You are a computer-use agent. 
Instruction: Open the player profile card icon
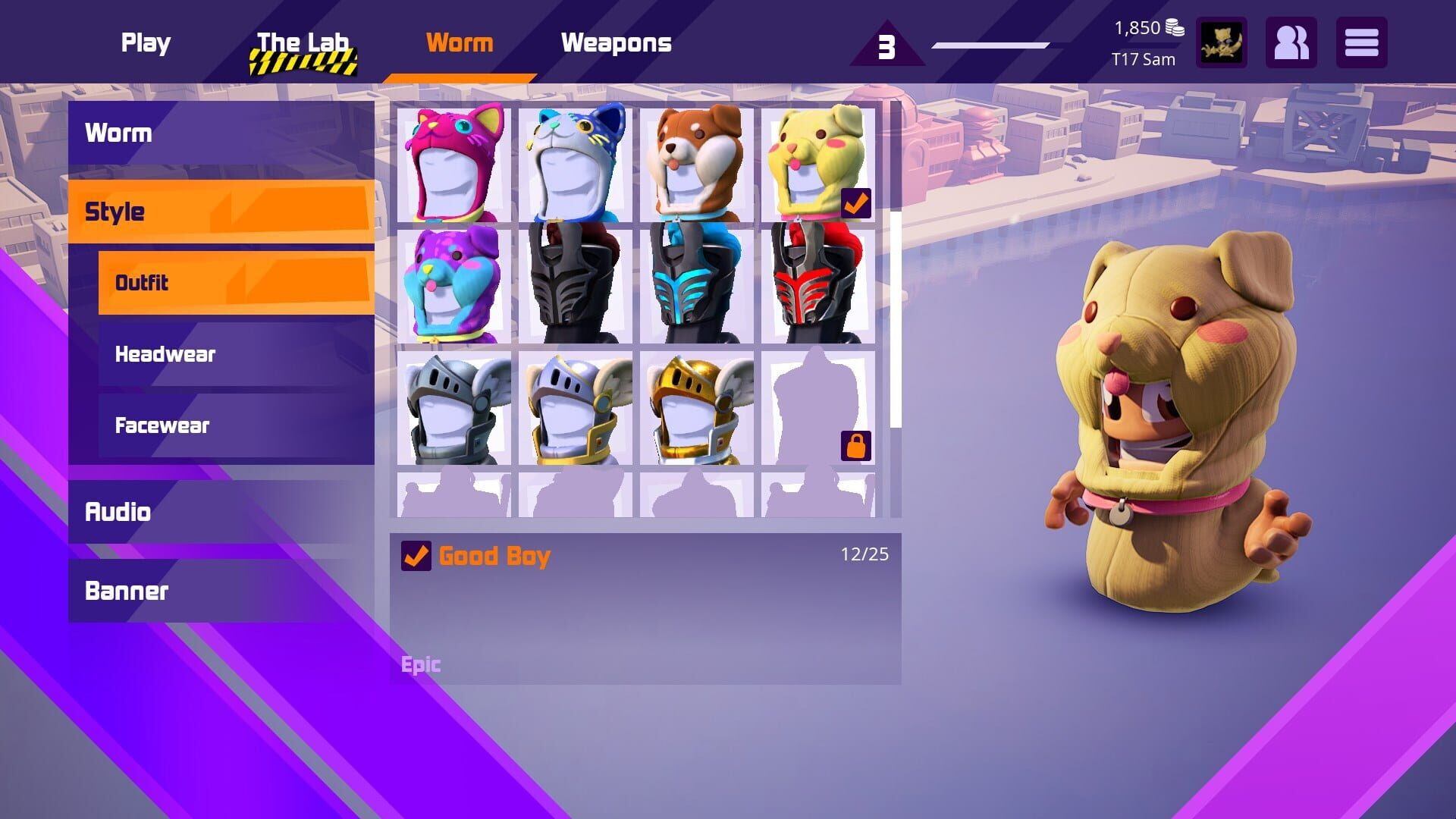pos(1222,43)
